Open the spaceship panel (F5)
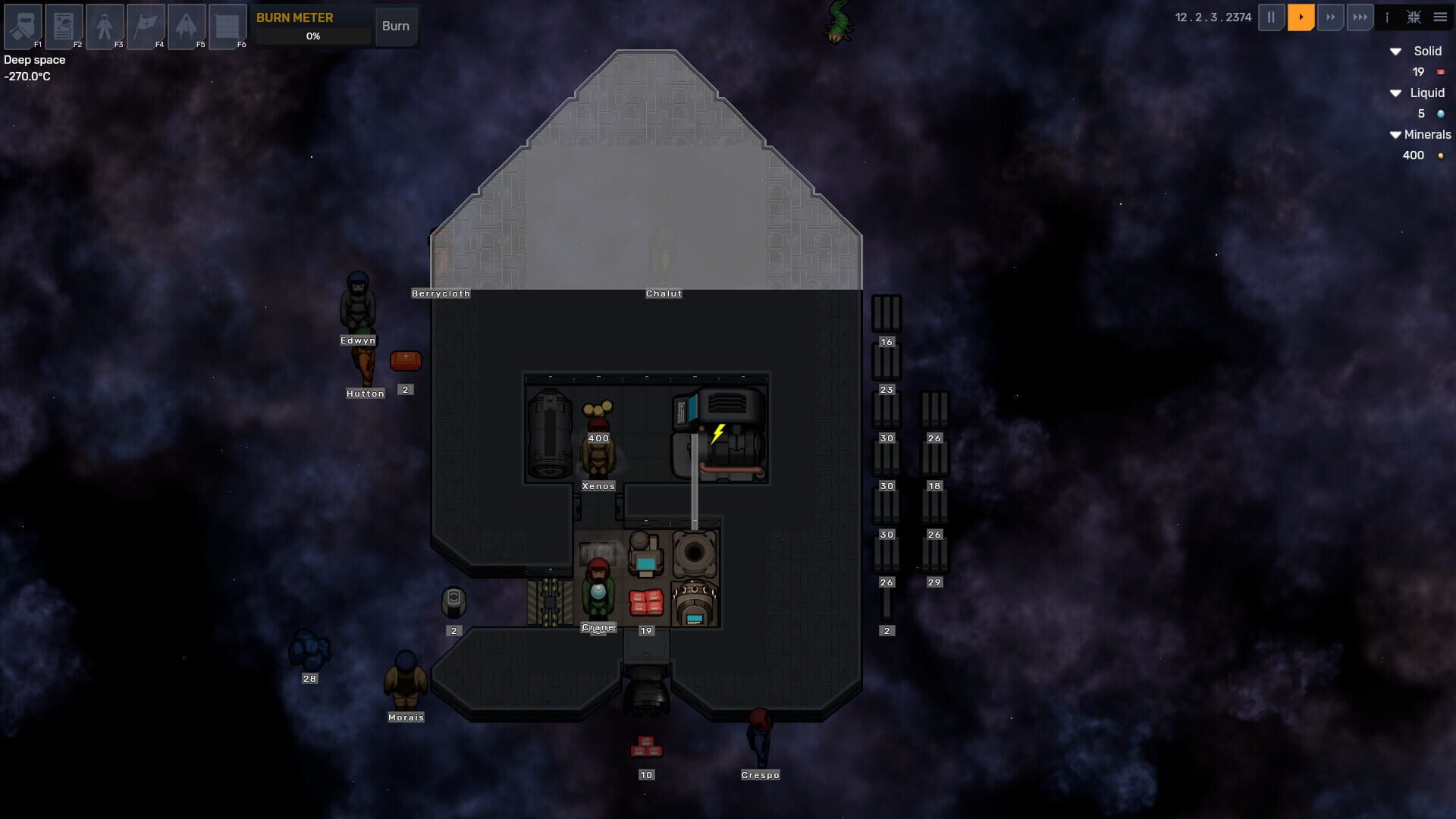 click(187, 27)
